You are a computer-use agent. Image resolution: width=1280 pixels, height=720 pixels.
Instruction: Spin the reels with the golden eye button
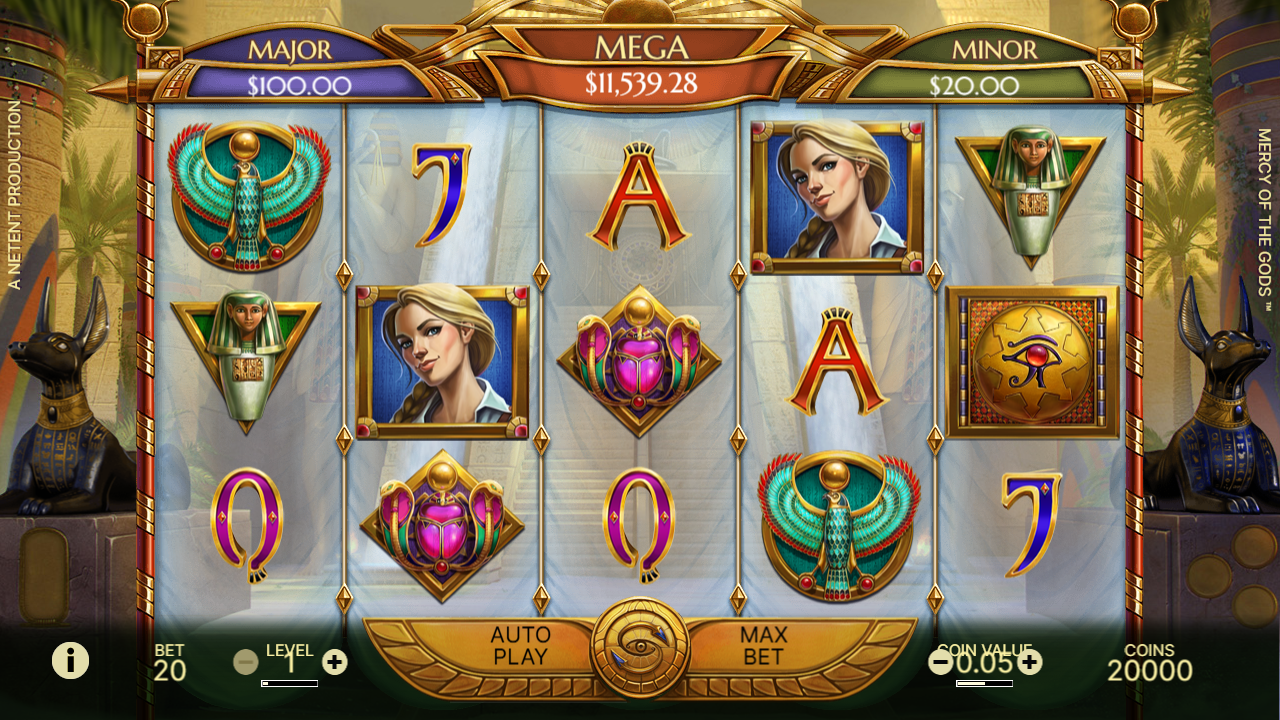pos(640,647)
